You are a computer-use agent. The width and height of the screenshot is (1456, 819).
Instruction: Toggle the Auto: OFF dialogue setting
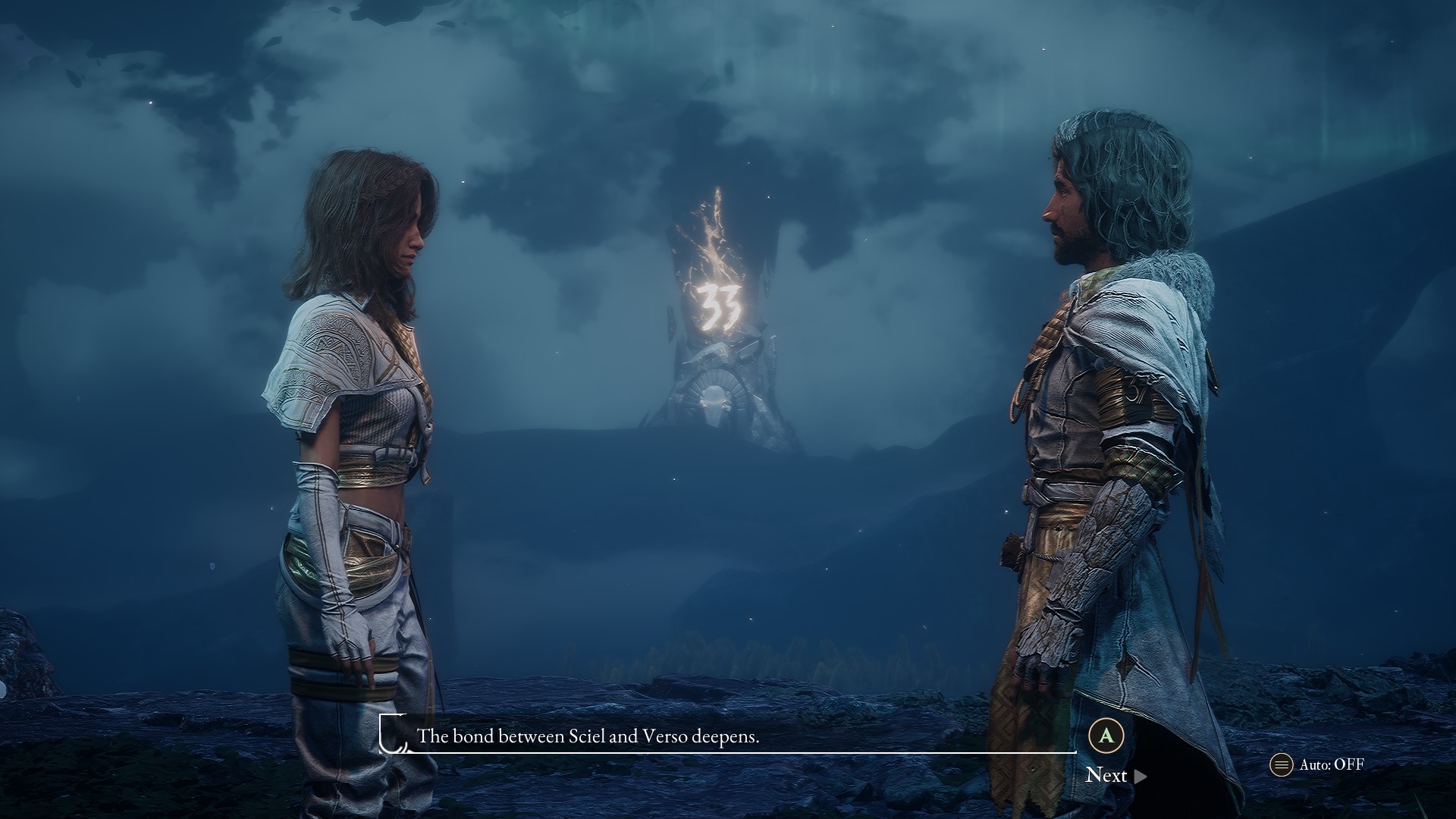1318,764
